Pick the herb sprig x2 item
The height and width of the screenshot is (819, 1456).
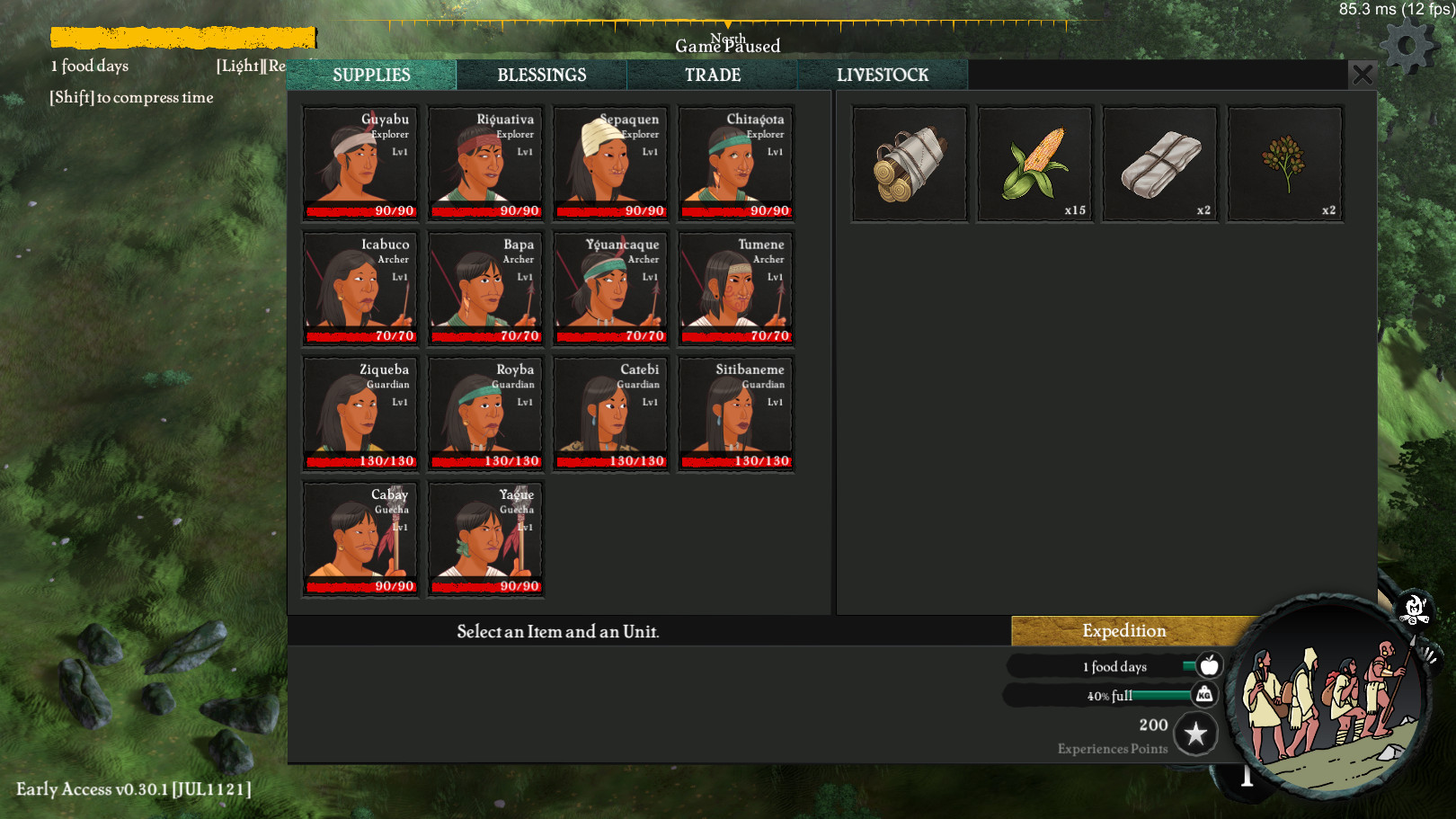point(1285,164)
